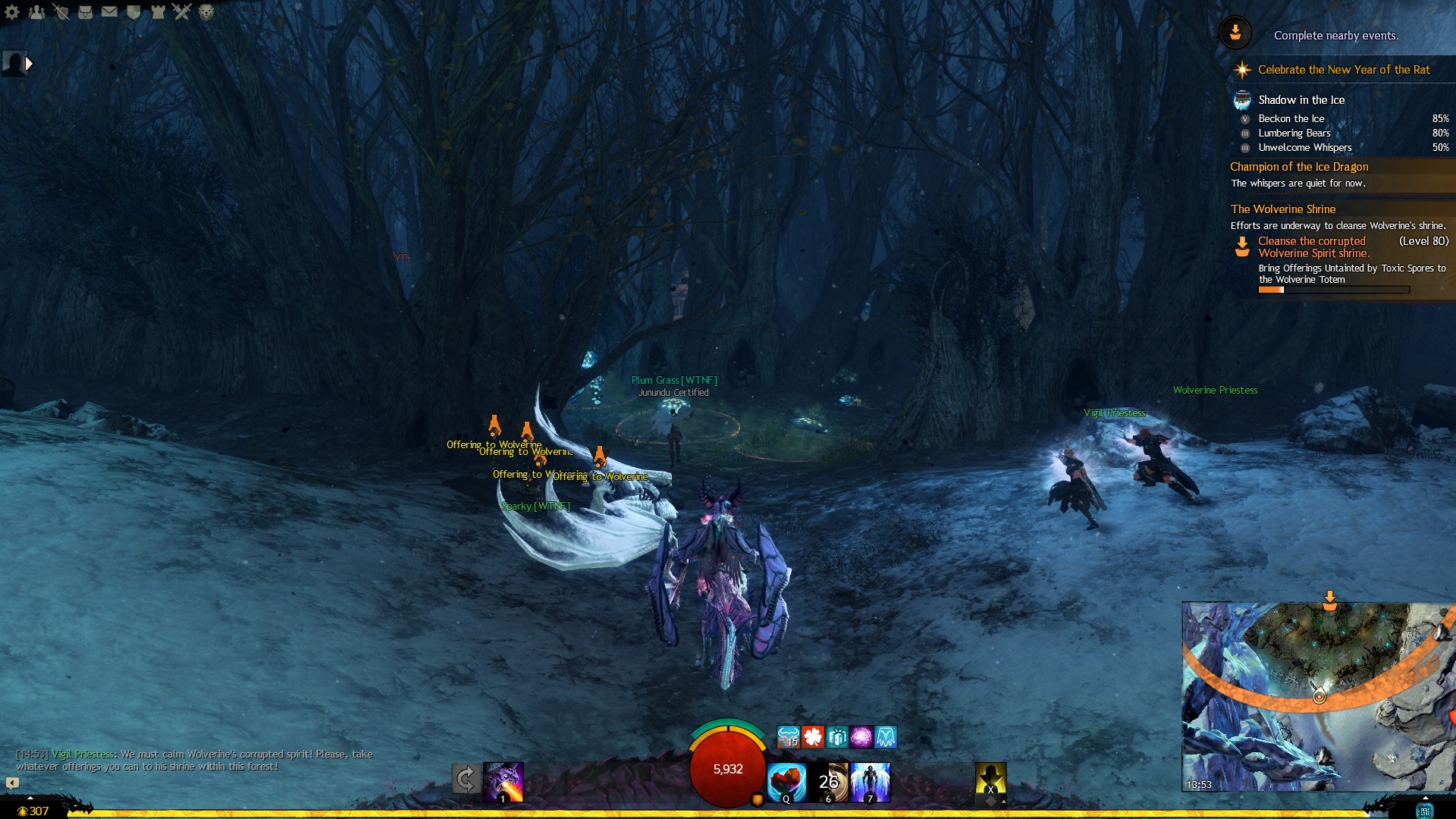Activate the winged figure skill
Image resolution: width=1456 pixels, height=819 pixels.
click(x=870, y=782)
